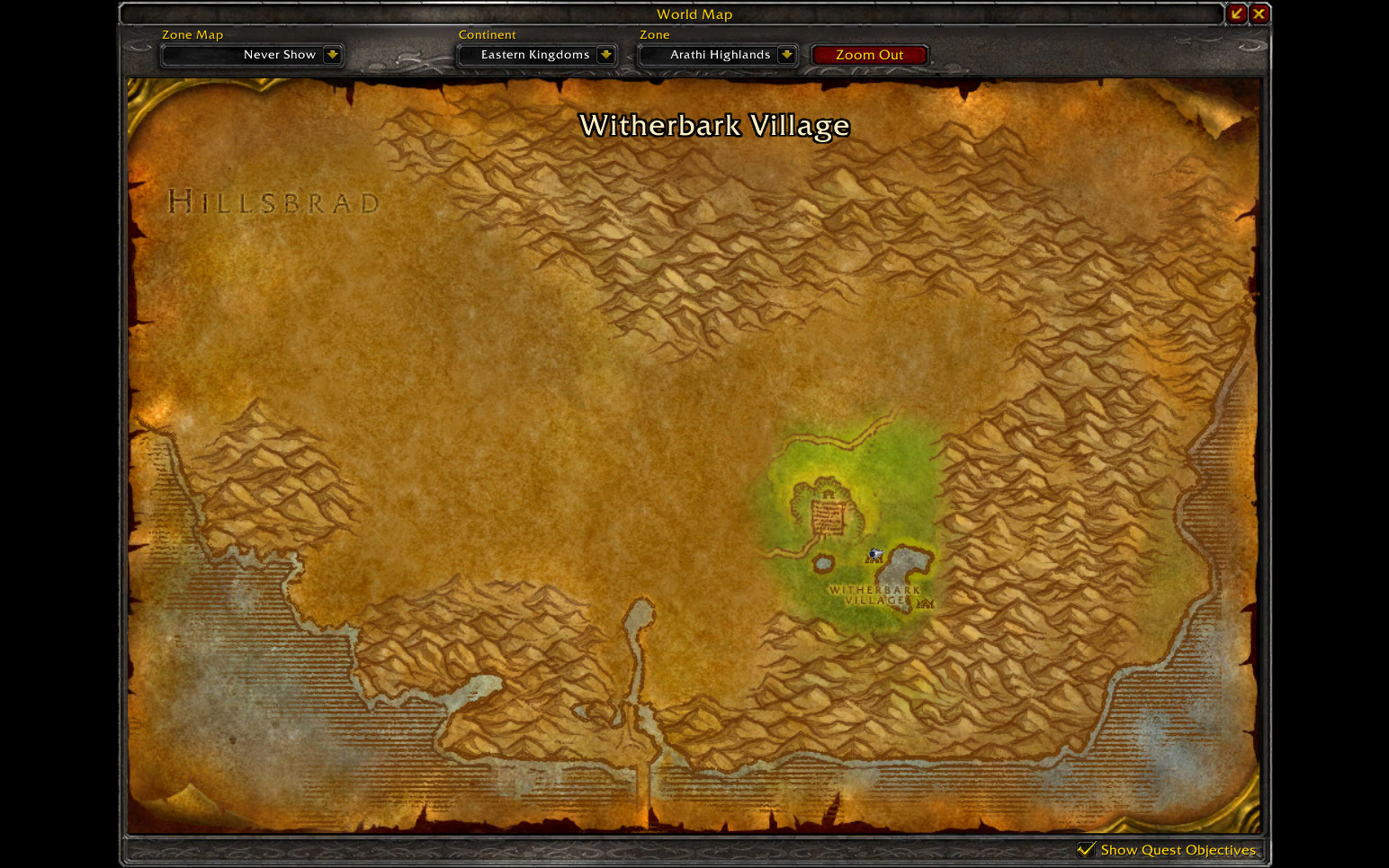Click the hut icon at Witherbark Village edge
The image size is (1389, 868).
[925, 604]
